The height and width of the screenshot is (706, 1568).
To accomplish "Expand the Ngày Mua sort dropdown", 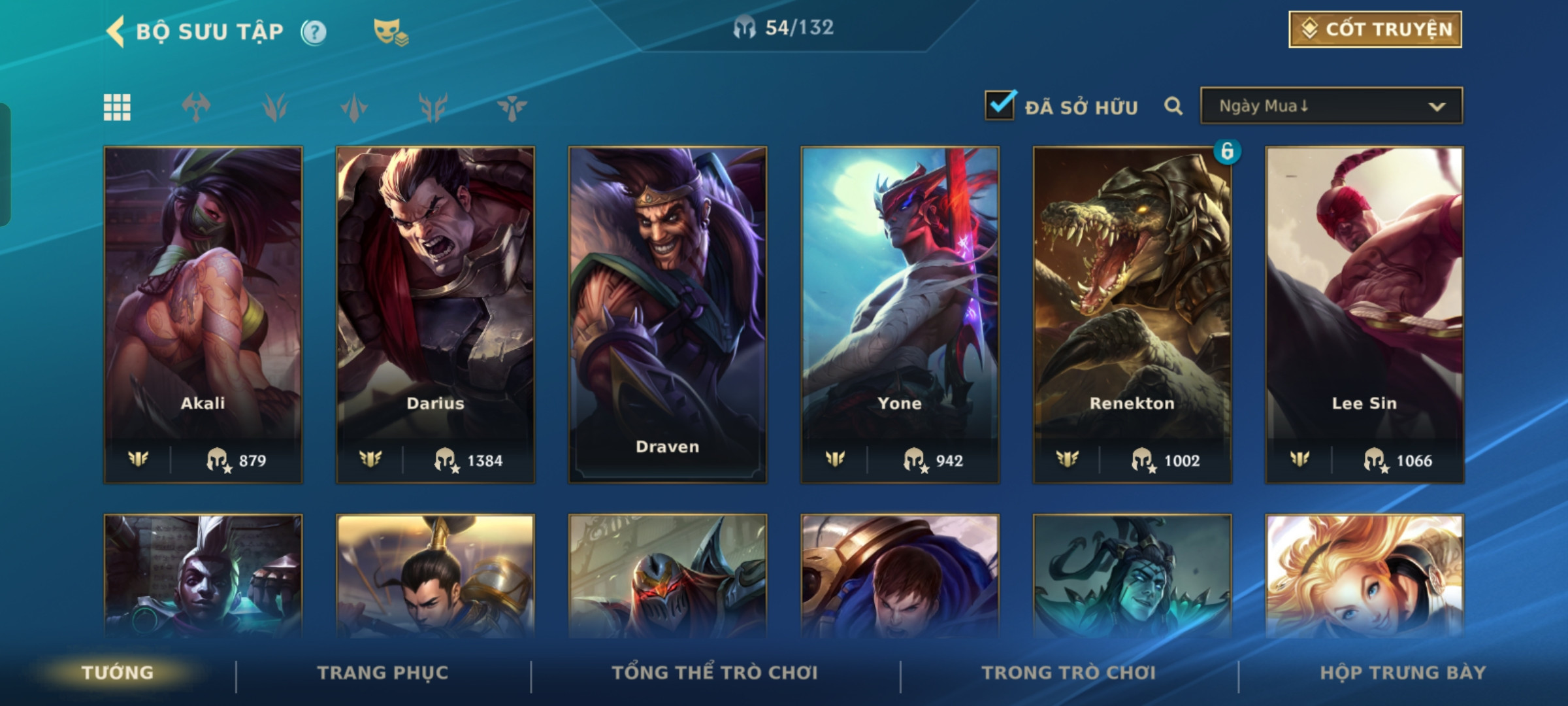I will click(1331, 106).
